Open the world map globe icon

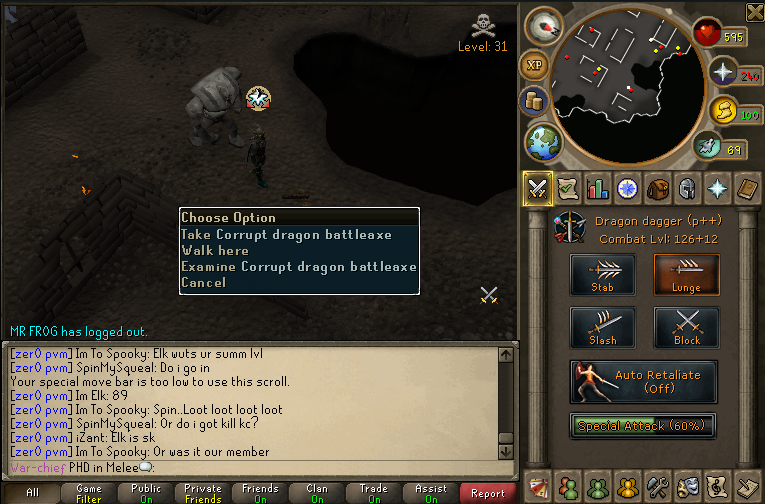pyautogui.click(x=544, y=141)
